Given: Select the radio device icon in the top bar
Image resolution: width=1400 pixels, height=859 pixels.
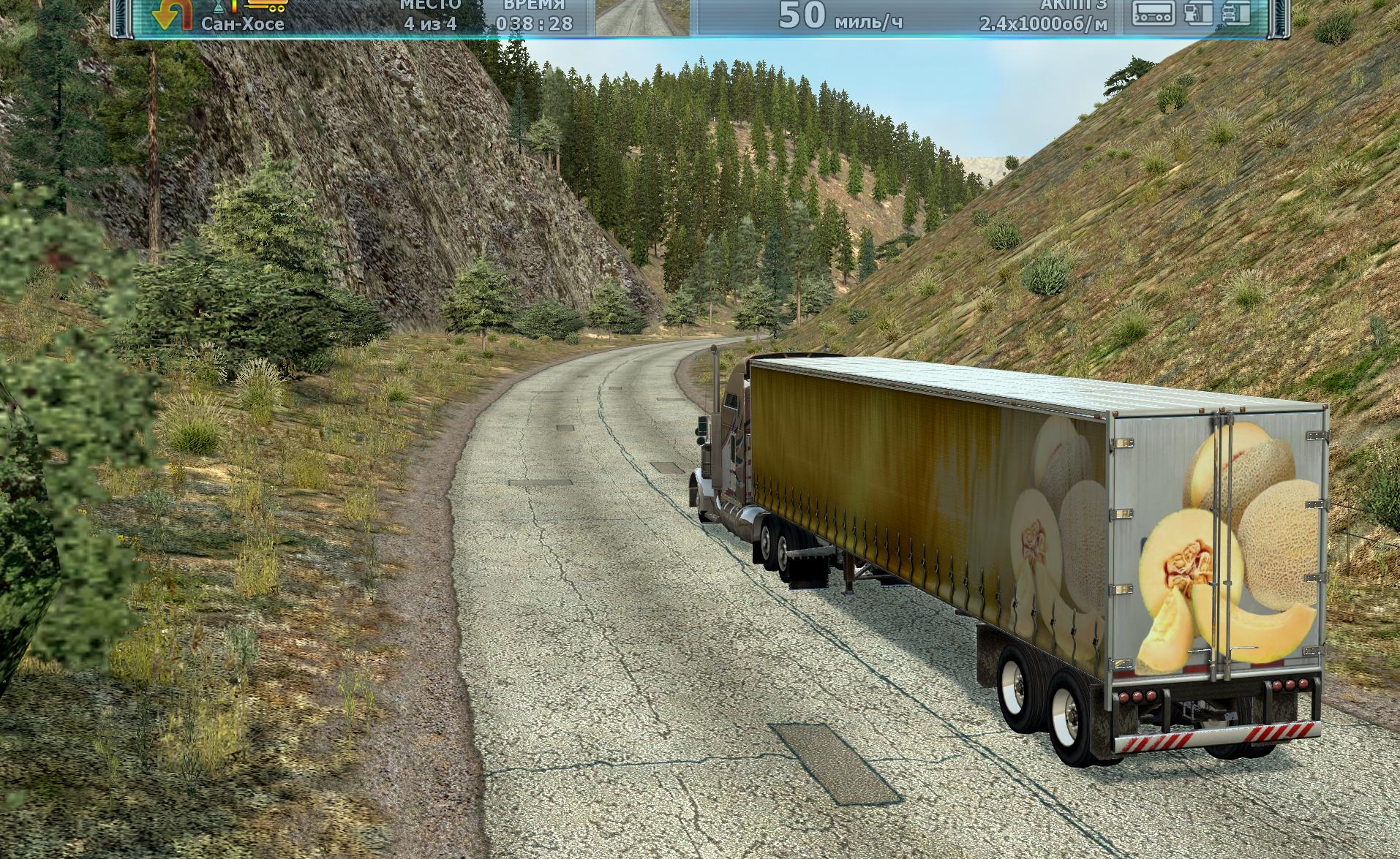Looking at the screenshot, I should coord(1154,12).
